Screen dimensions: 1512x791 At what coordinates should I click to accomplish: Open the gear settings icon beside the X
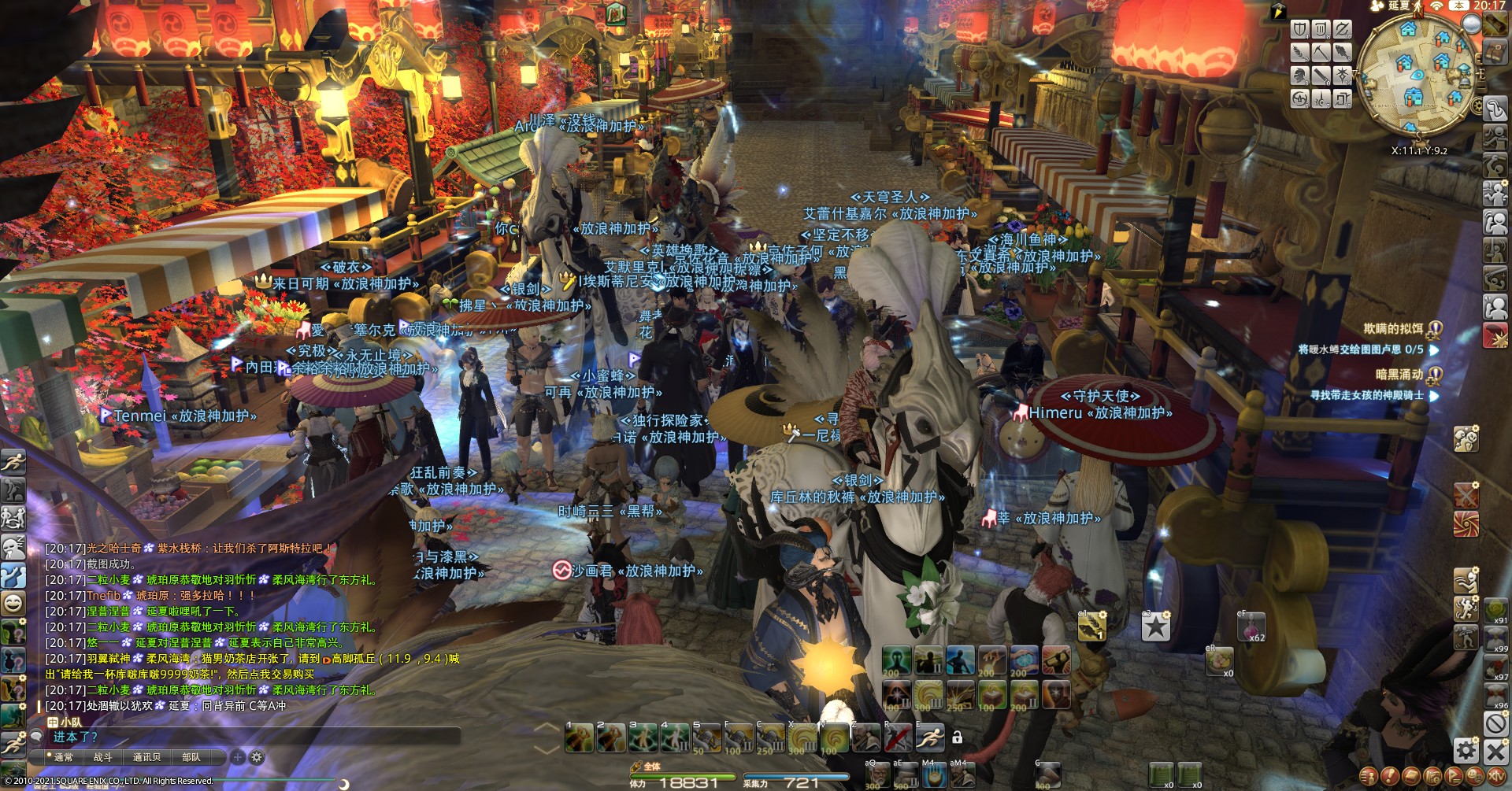1466,750
